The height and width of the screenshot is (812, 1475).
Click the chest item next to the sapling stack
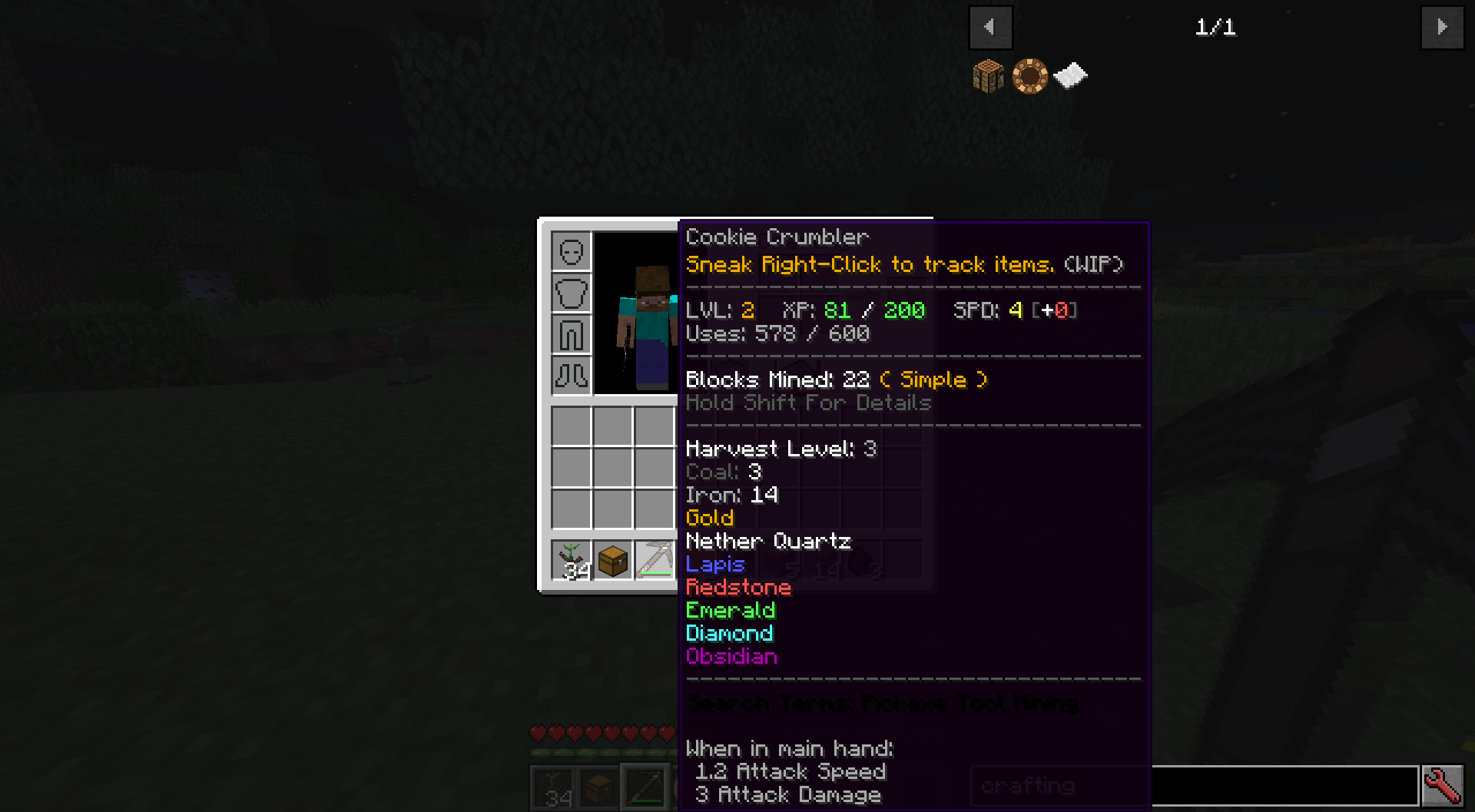click(x=612, y=560)
